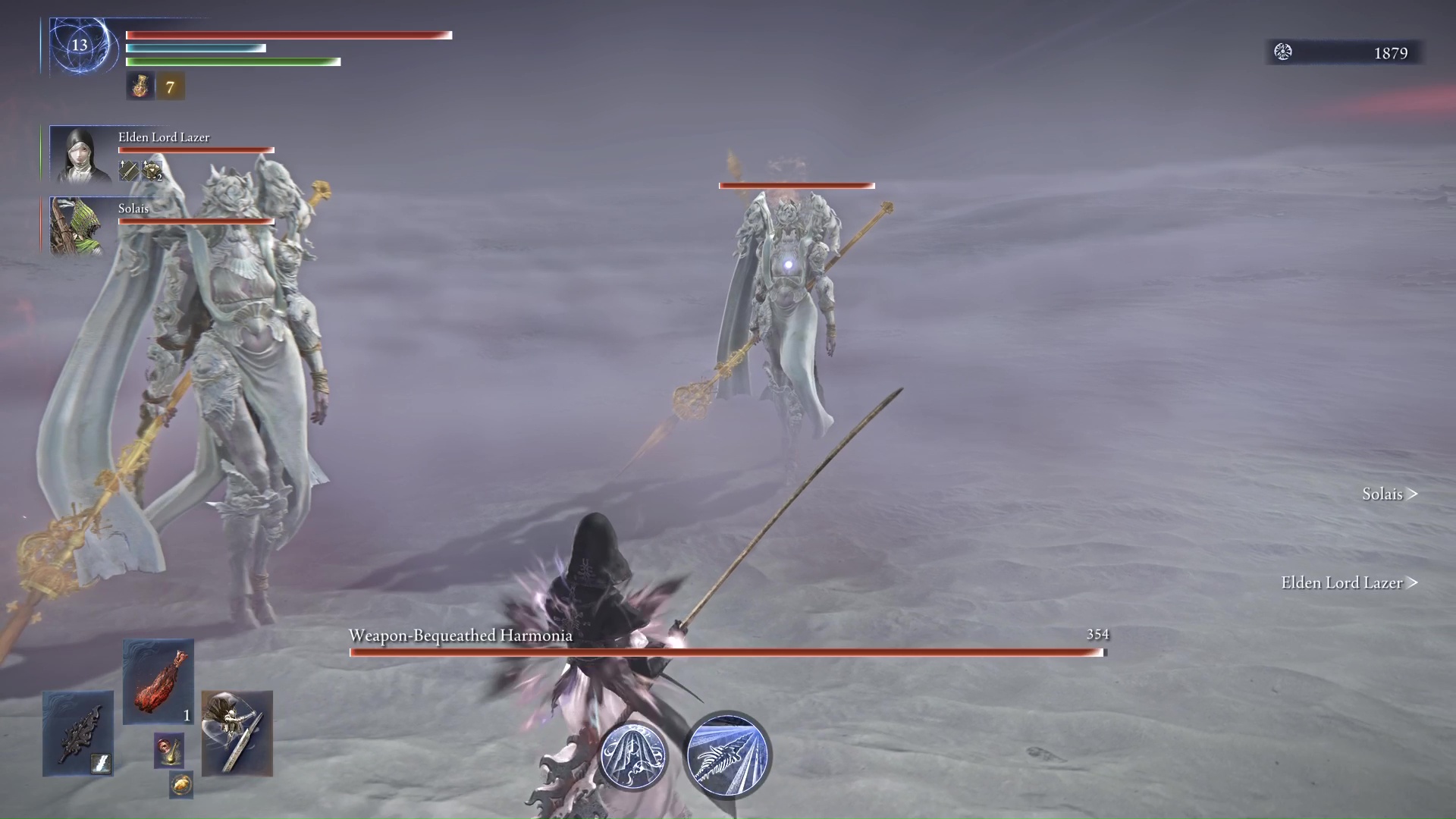
Task: Click the rune currency emblem beside the 1879 count
Action: pos(1283,53)
